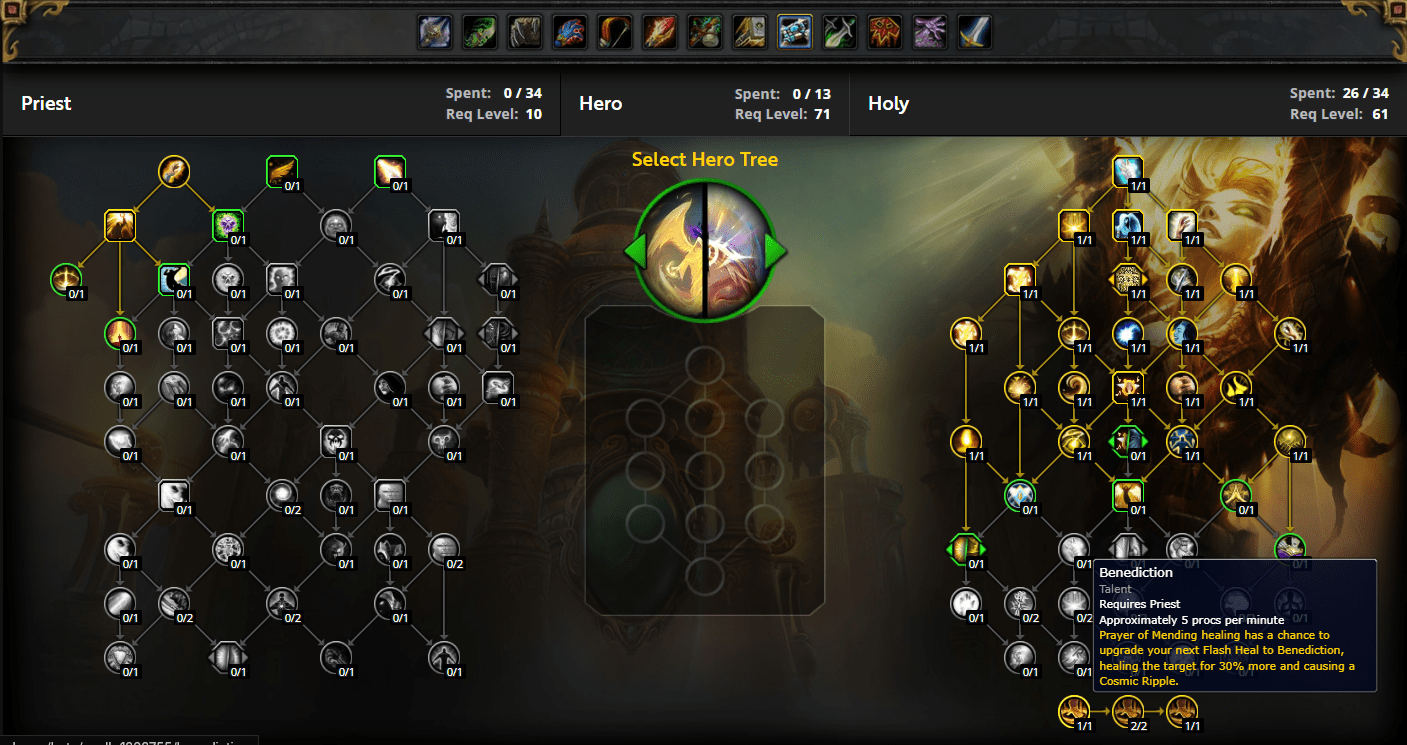The height and width of the screenshot is (745, 1407).
Task: Click the topmost talent in the Priest tree
Action: click(x=174, y=172)
